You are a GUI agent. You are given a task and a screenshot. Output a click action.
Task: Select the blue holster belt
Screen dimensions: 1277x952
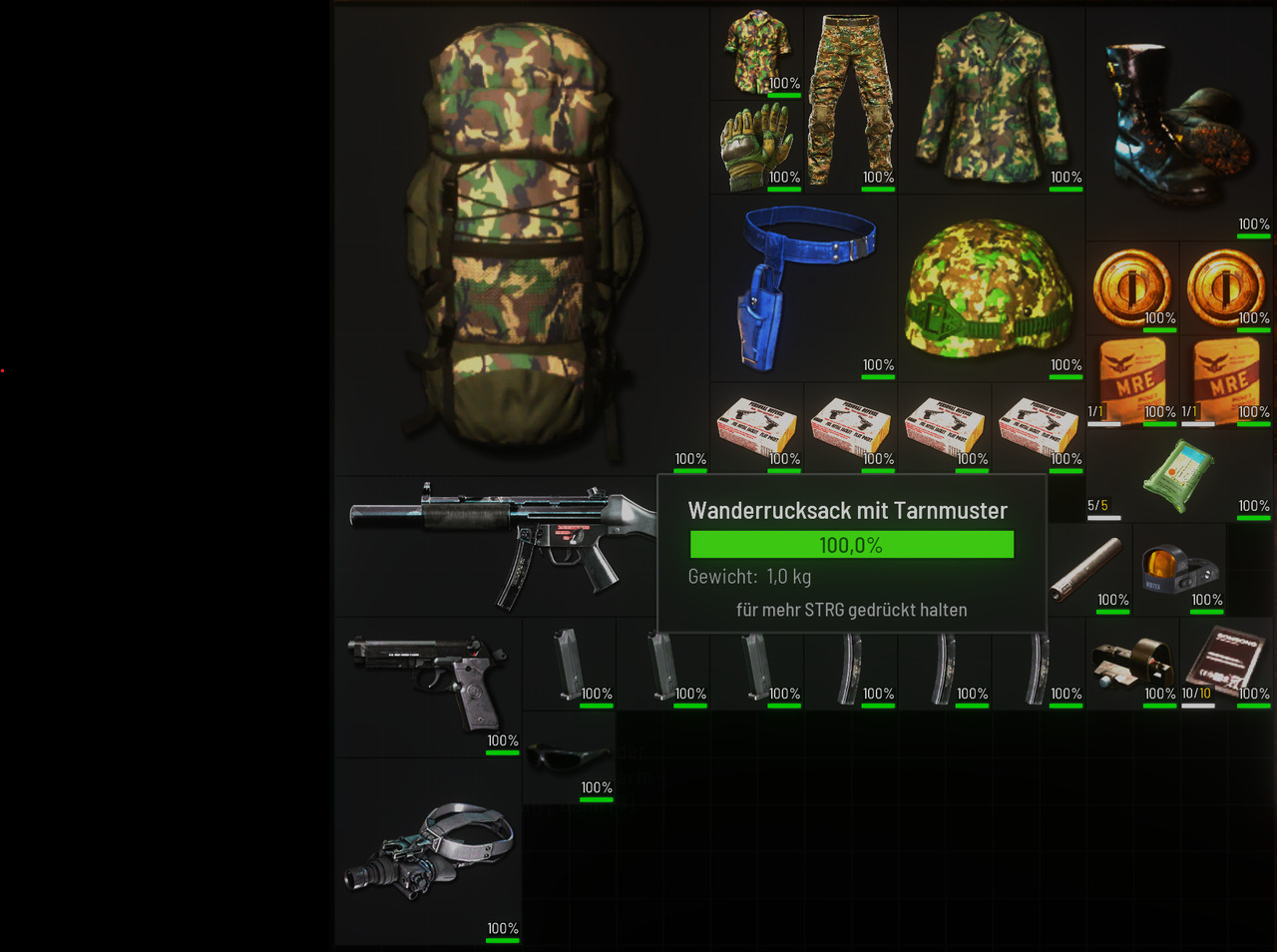[x=803, y=286]
